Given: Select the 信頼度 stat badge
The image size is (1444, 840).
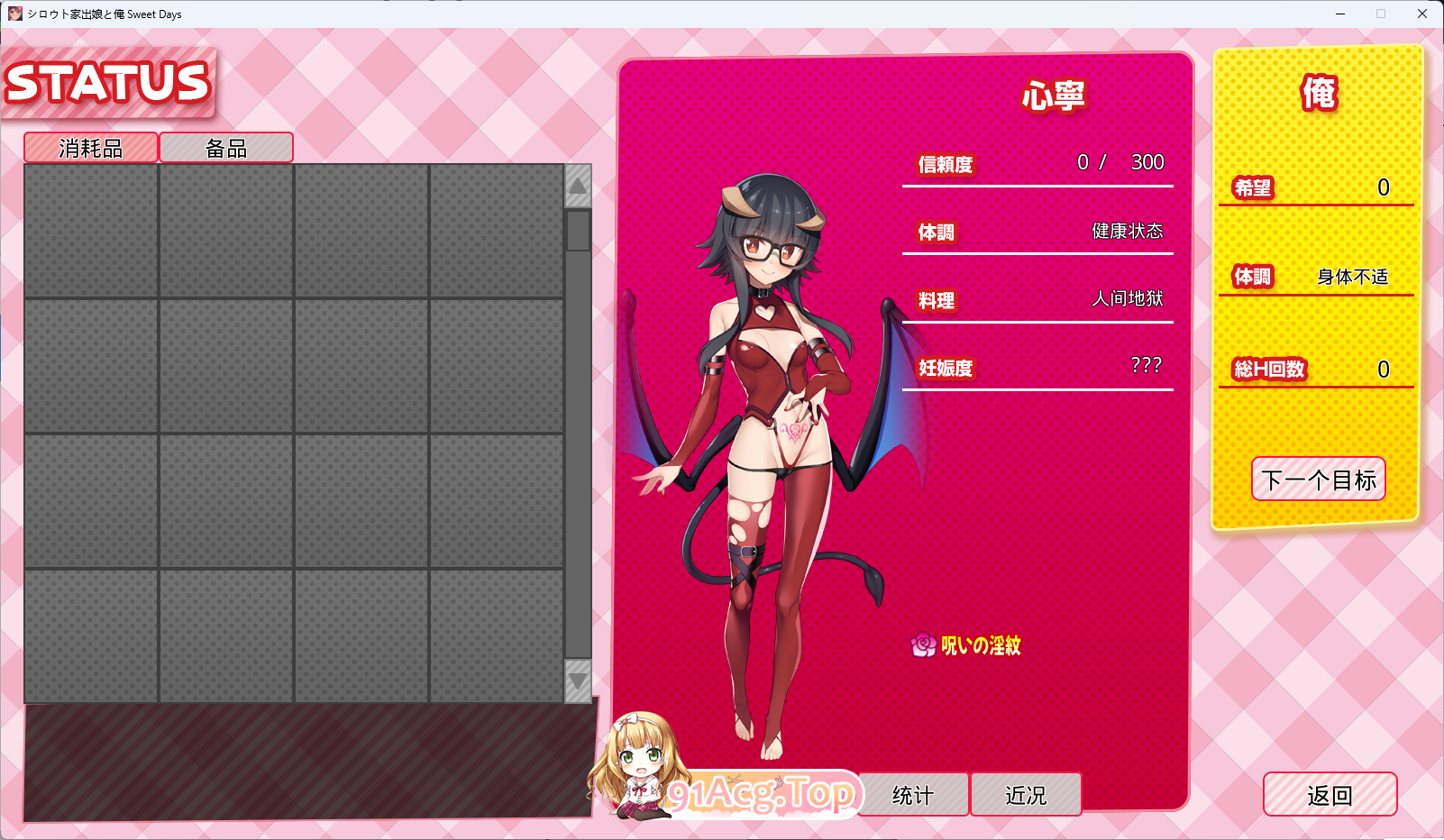Looking at the screenshot, I should tap(943, 166).
